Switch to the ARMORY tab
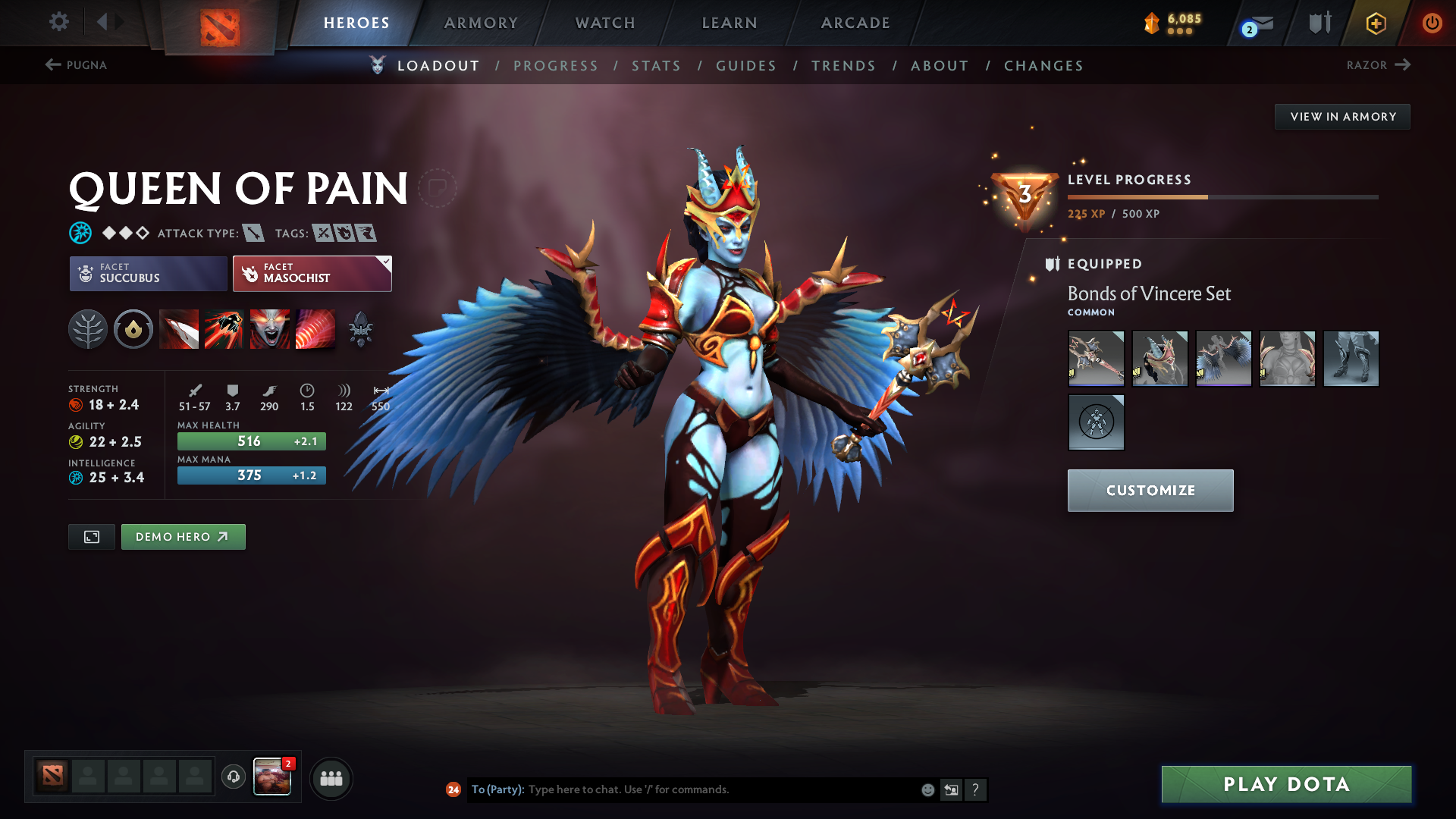Screen dimensions: 1456x819 coord(480,23)
